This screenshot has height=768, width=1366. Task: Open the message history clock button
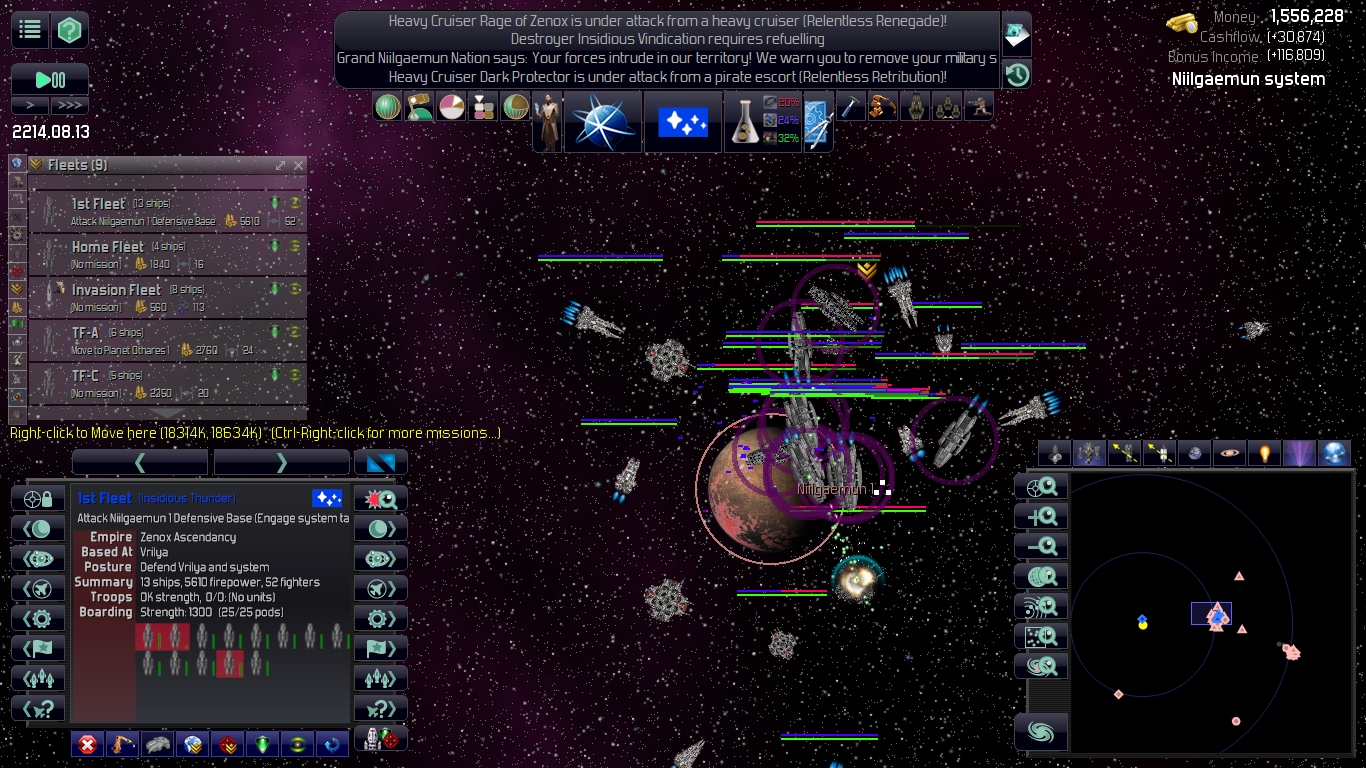(x=1017, y=74)
